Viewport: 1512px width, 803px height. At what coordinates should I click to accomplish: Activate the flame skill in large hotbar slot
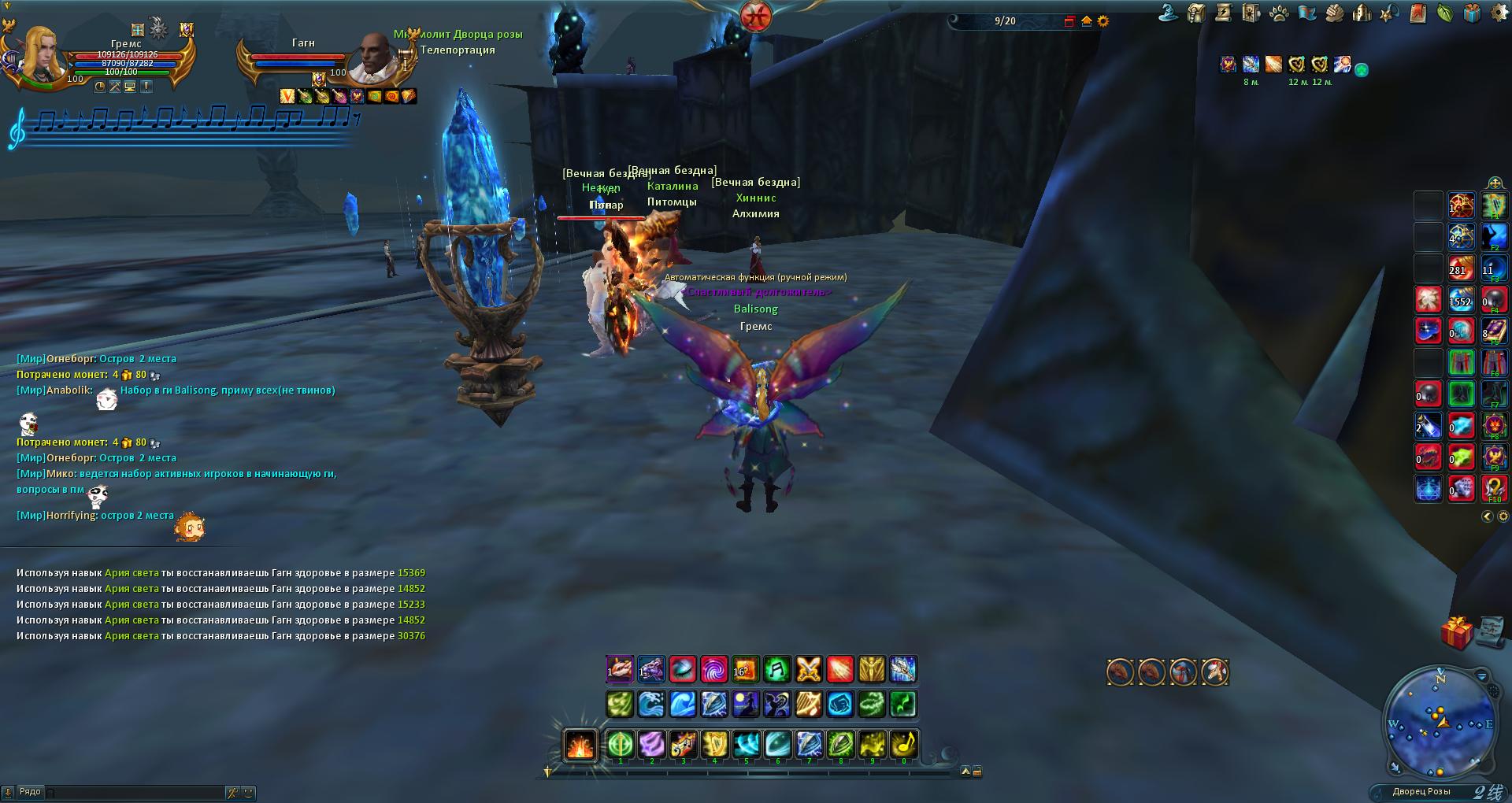coord(580,745)
